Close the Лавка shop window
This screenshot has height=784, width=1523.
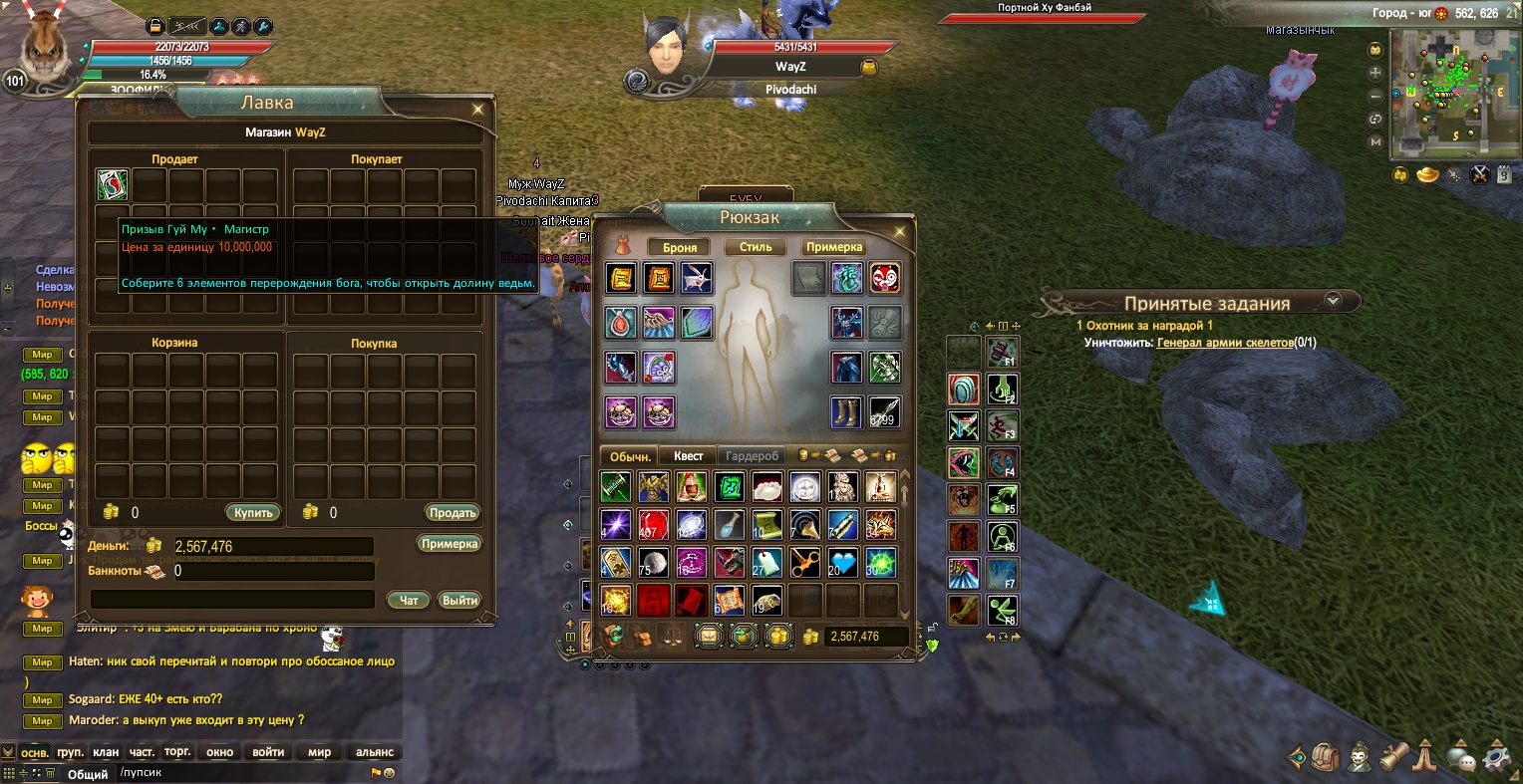pos(478,110)
